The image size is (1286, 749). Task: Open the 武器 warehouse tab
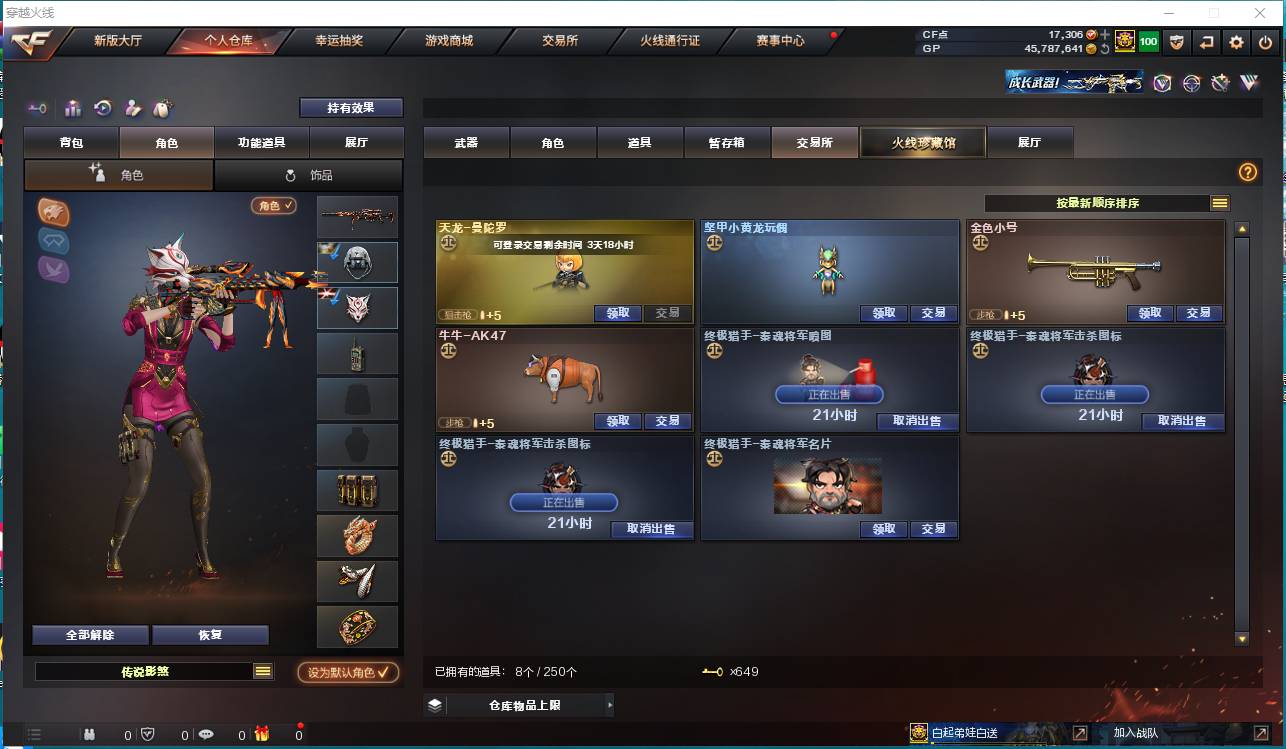466,142
